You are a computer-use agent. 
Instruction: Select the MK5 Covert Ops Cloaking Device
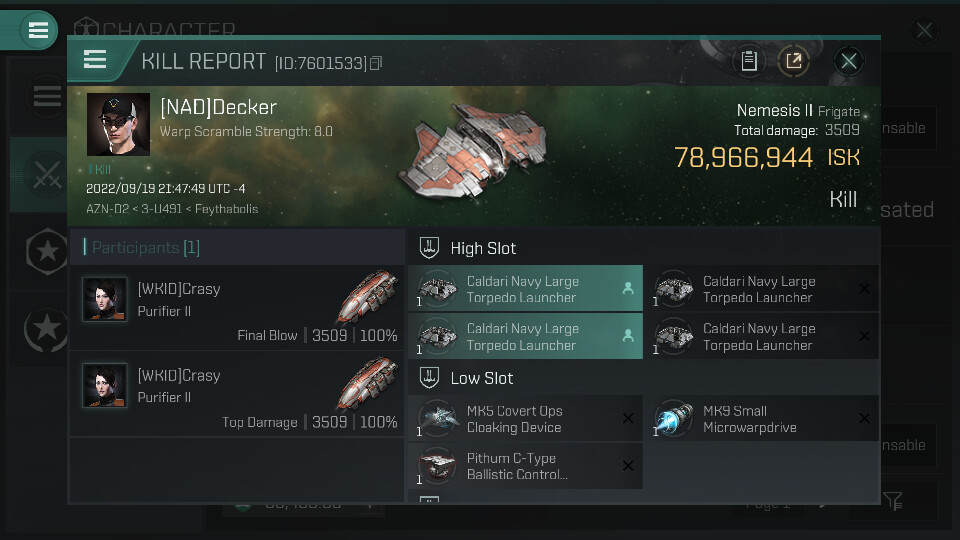pos(524,419)
